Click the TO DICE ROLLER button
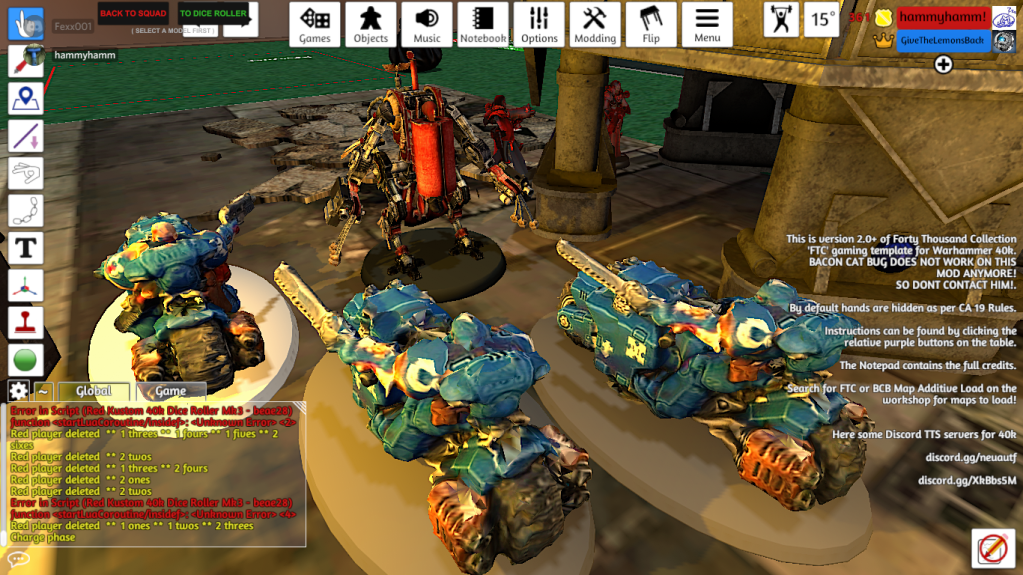This screenshot has width=1023, height=575. (x=213, y=14)
